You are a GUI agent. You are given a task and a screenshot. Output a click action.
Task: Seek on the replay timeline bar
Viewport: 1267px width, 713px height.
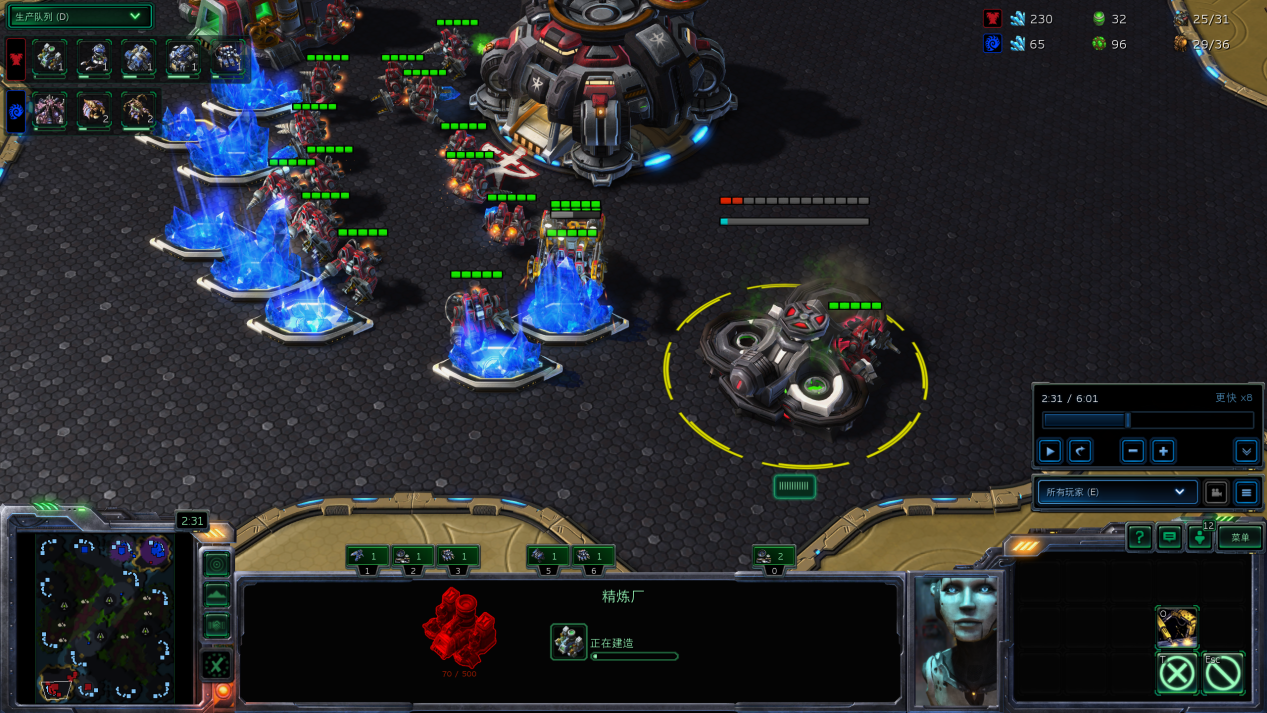tap(1147, 421)
